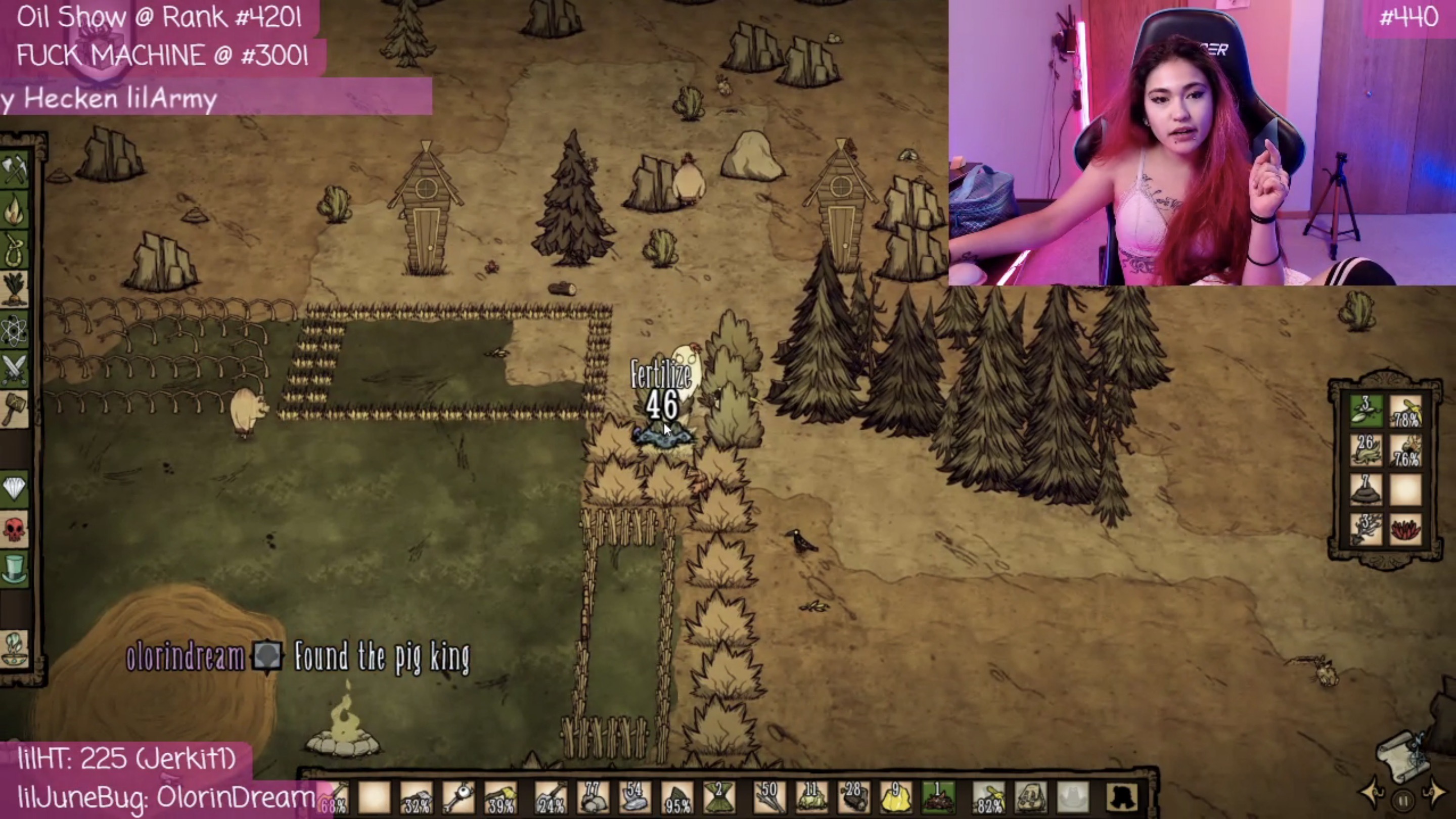Open the Science tab with atom icon
The image size is (1456, 819).
(x=15, y=330)
